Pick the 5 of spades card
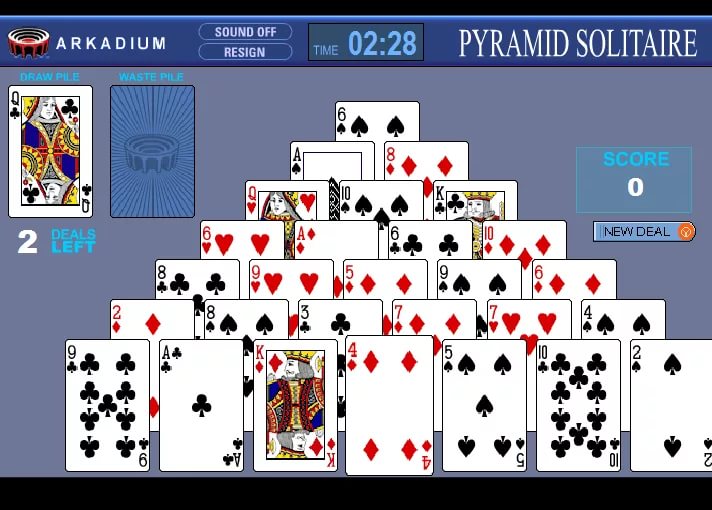The width and height of the screenshot is (712, 510). tap(484, 405)
